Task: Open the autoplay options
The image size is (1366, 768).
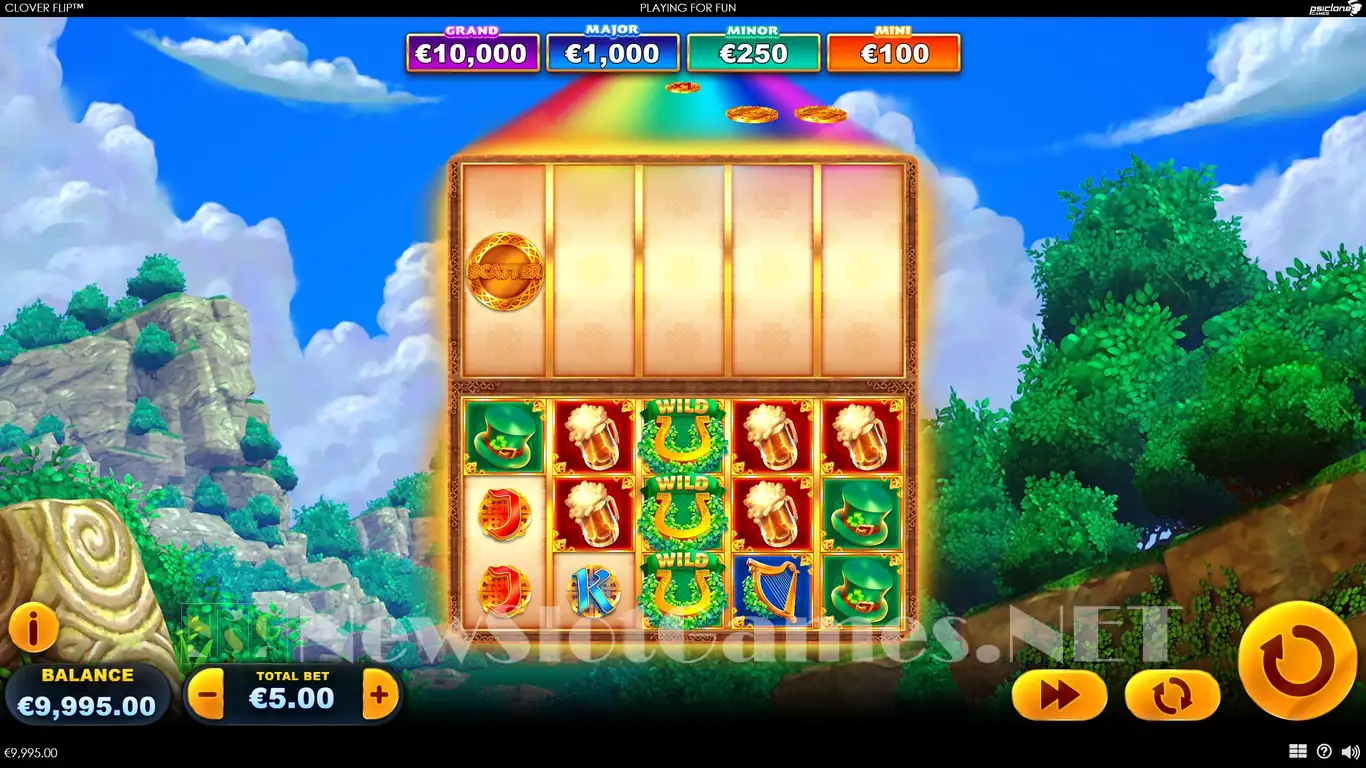Action: pos(1172,696)
